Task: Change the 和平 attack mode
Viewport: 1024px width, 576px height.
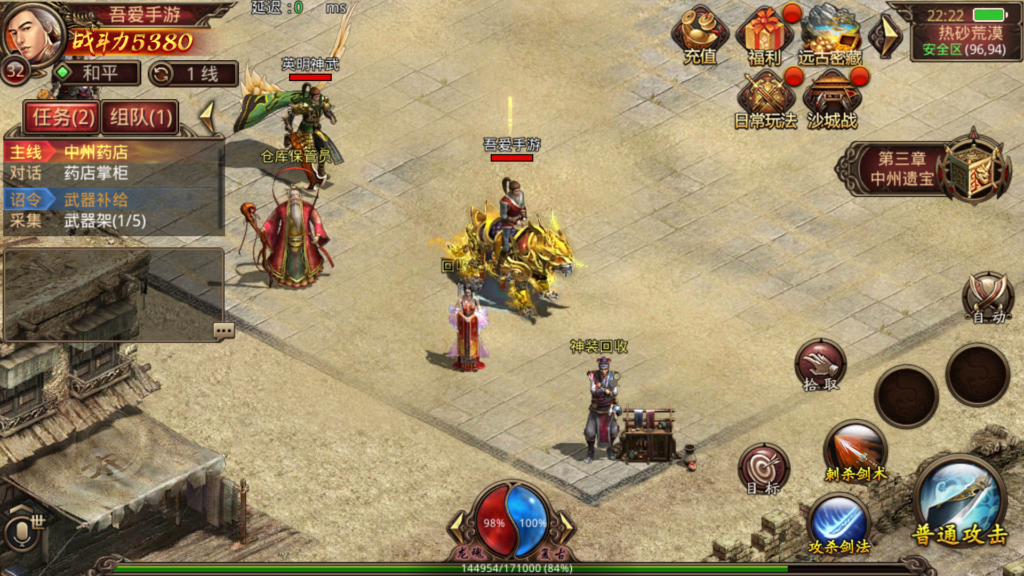Action: 95,74
